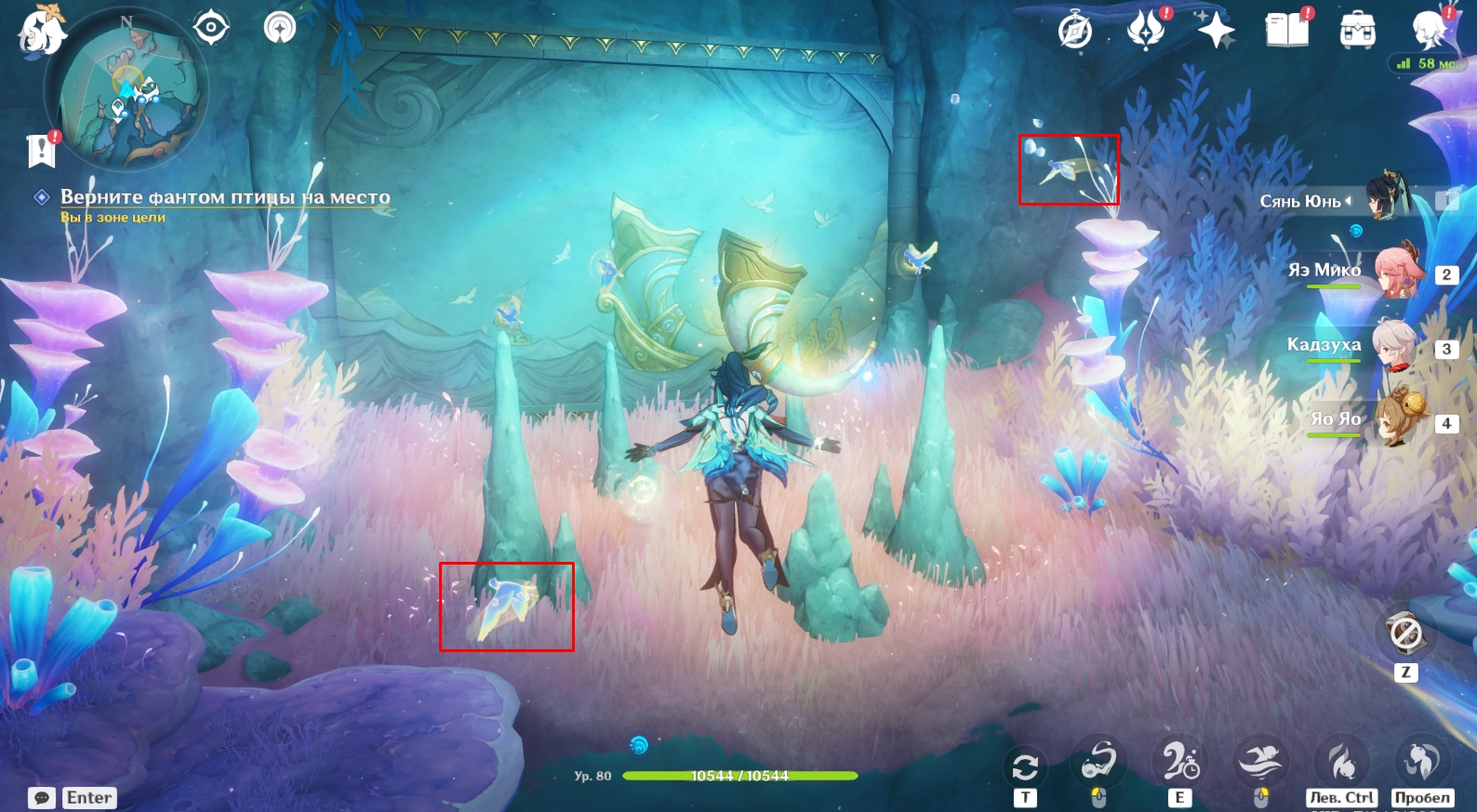Screen dimensions: 1477x812
Task: Open the Paimon main menu
Action: click(41, 30)
